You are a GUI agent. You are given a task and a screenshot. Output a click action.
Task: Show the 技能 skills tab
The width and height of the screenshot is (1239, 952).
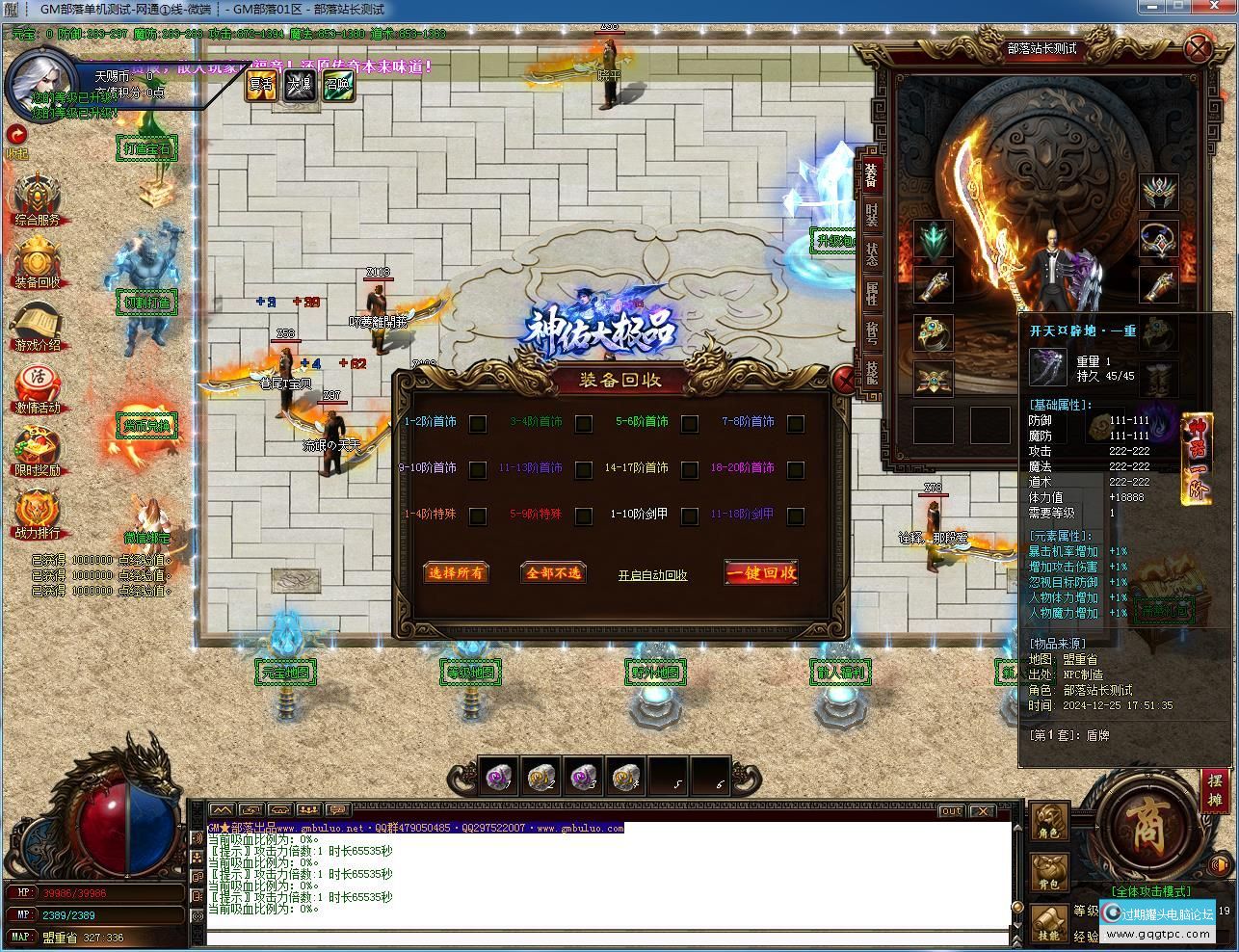coord(871,371)
